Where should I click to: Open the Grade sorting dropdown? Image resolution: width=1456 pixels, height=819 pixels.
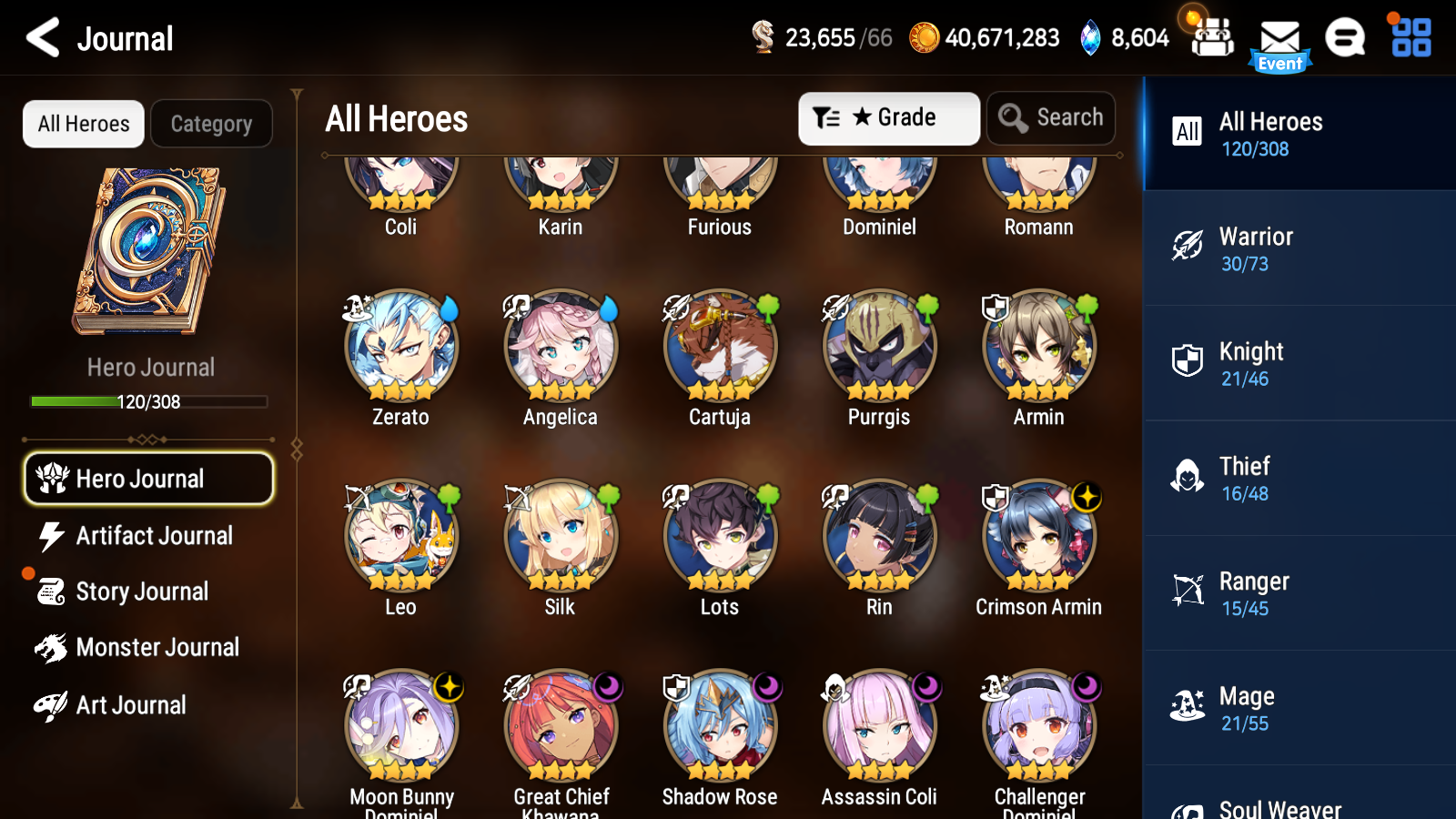tap(888, 117)
